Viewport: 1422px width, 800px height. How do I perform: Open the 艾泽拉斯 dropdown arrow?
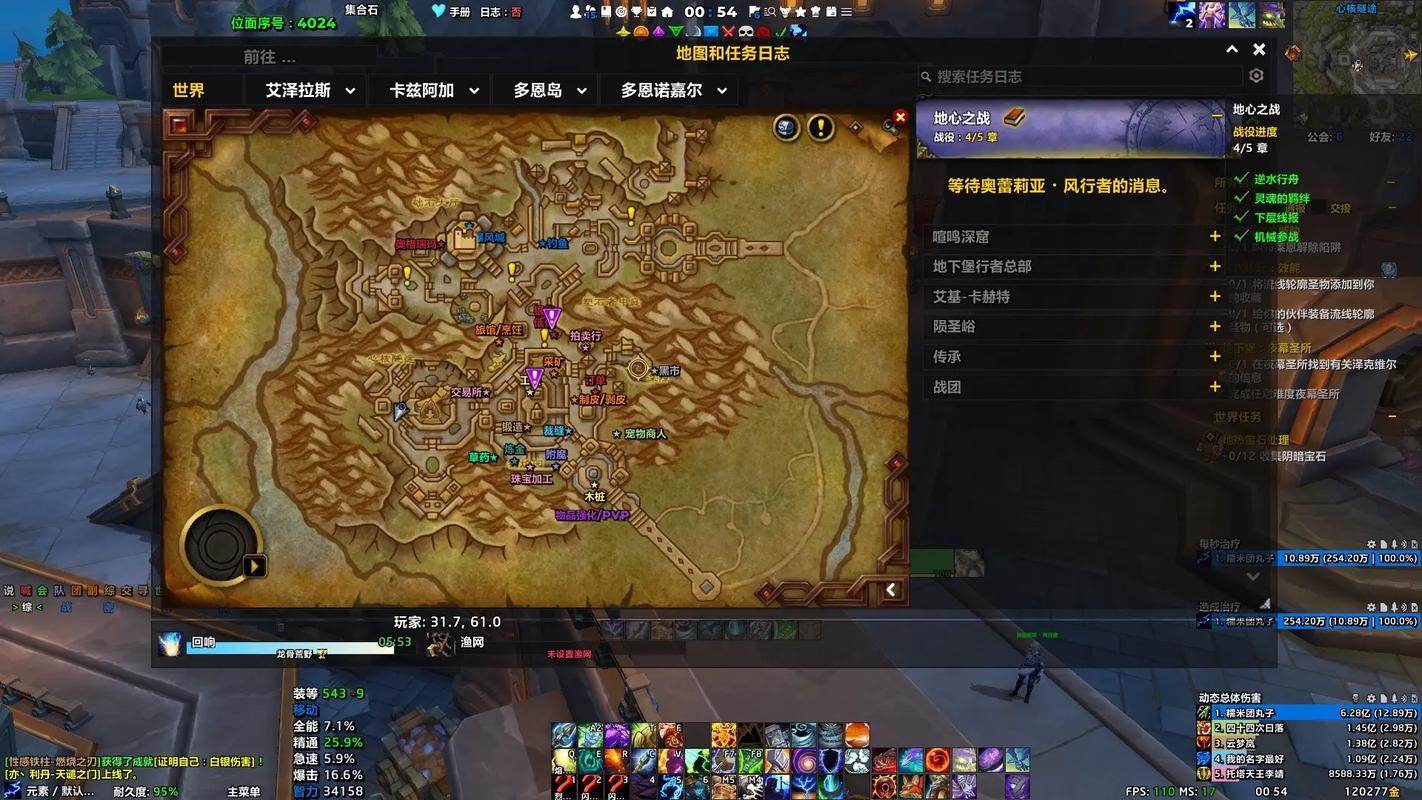(x=350, y=90)
